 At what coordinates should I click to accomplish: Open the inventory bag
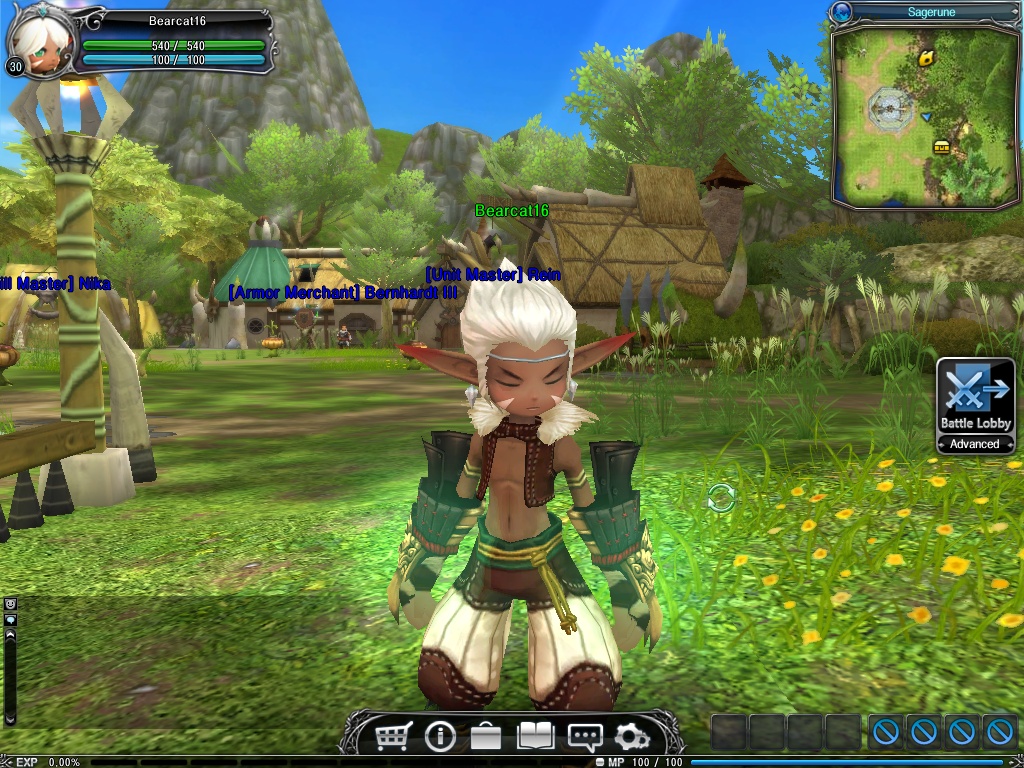tap(486, 737)
